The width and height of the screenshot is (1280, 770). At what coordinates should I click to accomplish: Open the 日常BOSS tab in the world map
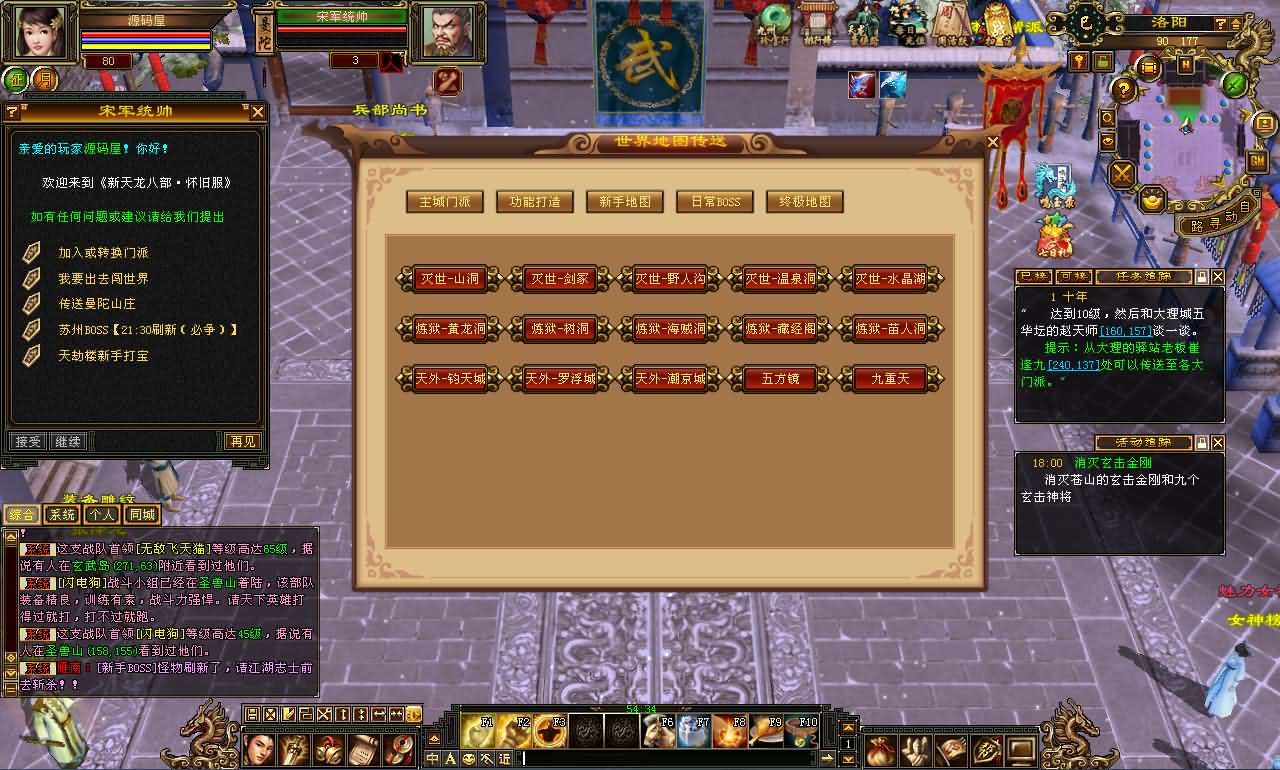coord(714,201)
